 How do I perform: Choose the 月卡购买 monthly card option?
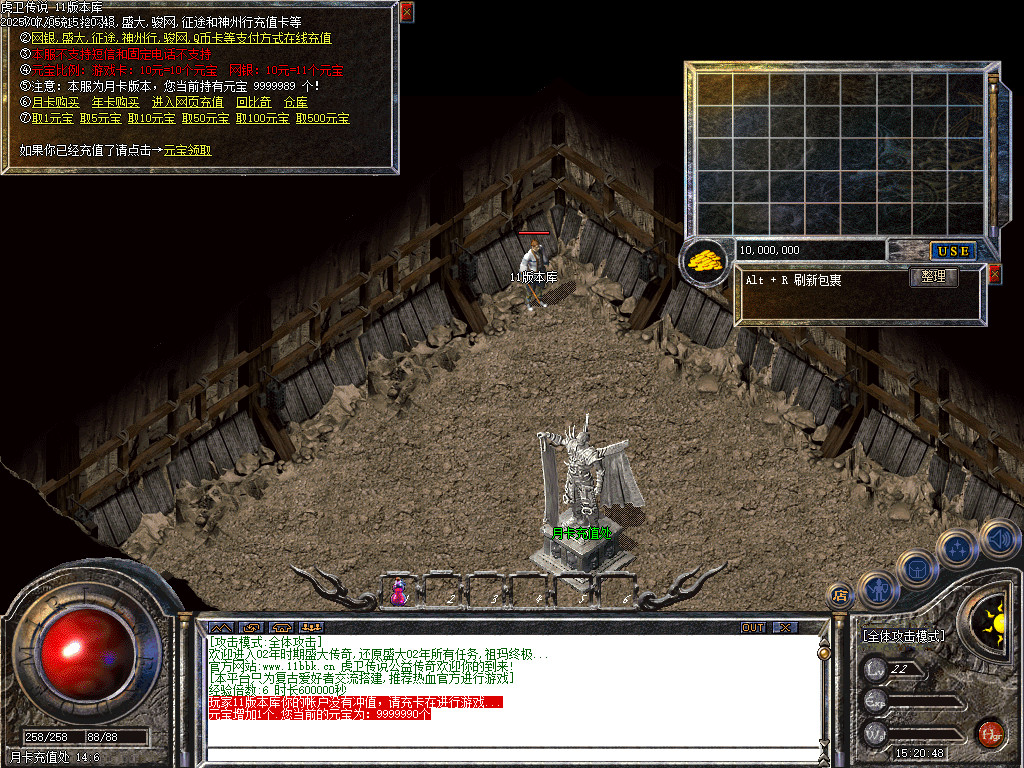(x=55, y=102)
